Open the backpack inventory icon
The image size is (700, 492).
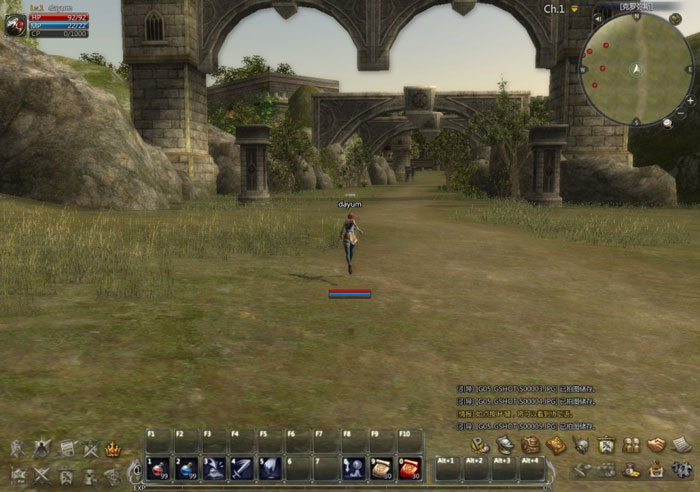[x=530, y=445]
